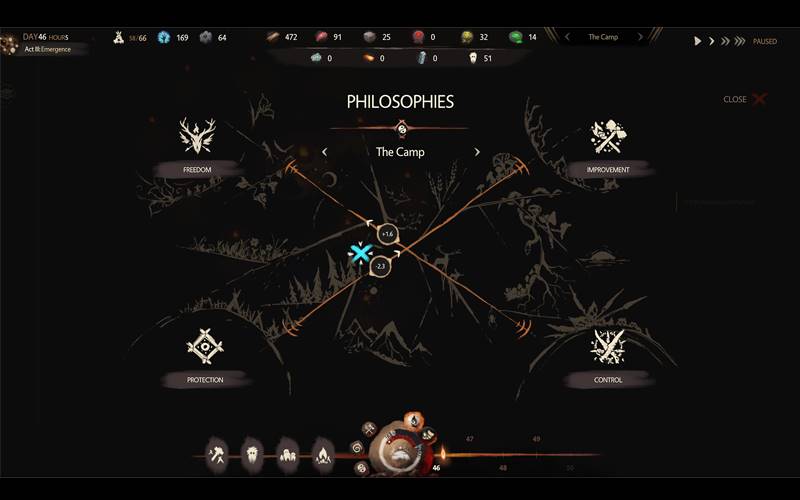This screenshot has width=800, height=500.
Task: Open the group of people icon
Action: click(288, 455)
